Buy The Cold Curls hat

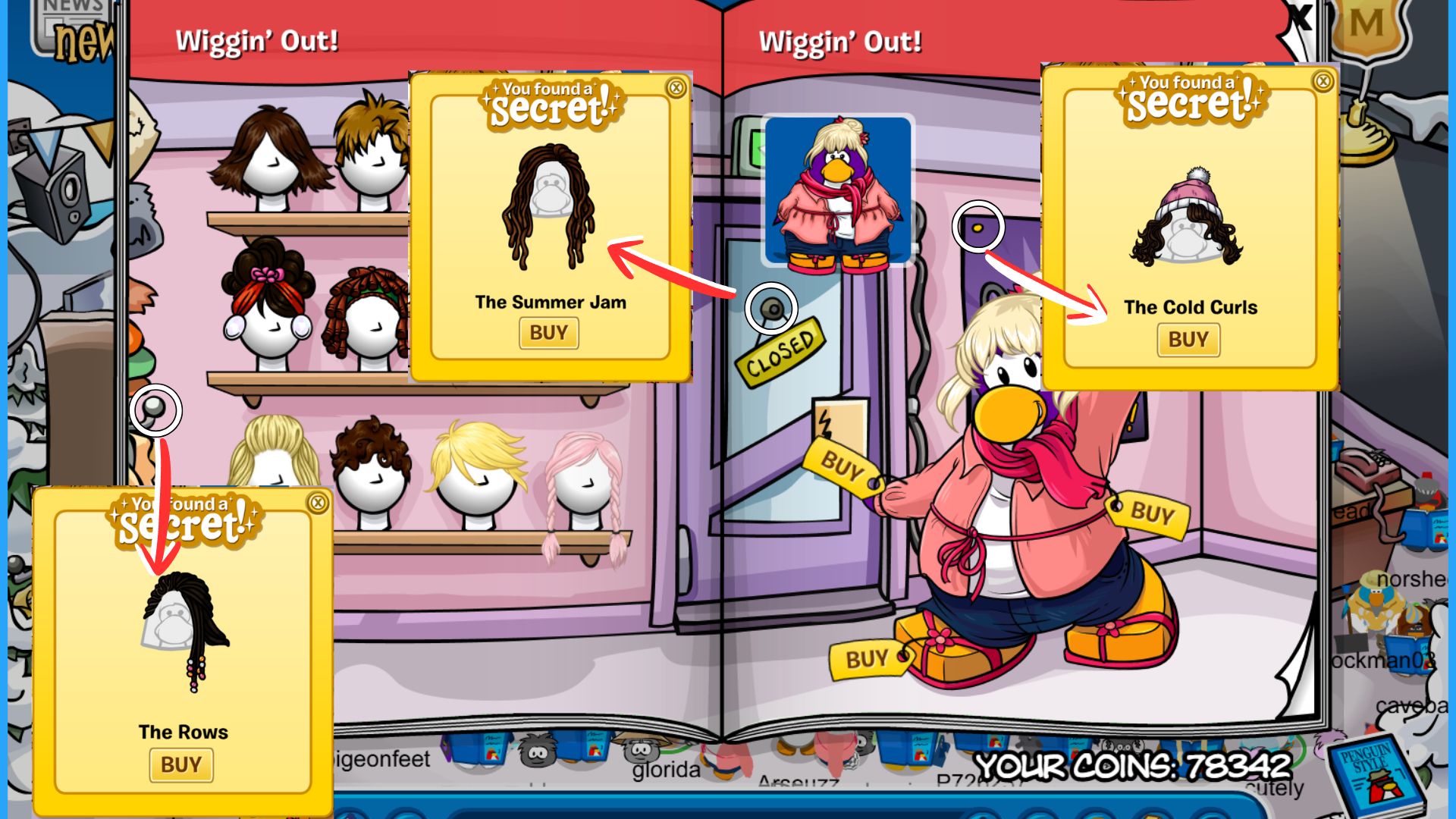coord(1188,340)
